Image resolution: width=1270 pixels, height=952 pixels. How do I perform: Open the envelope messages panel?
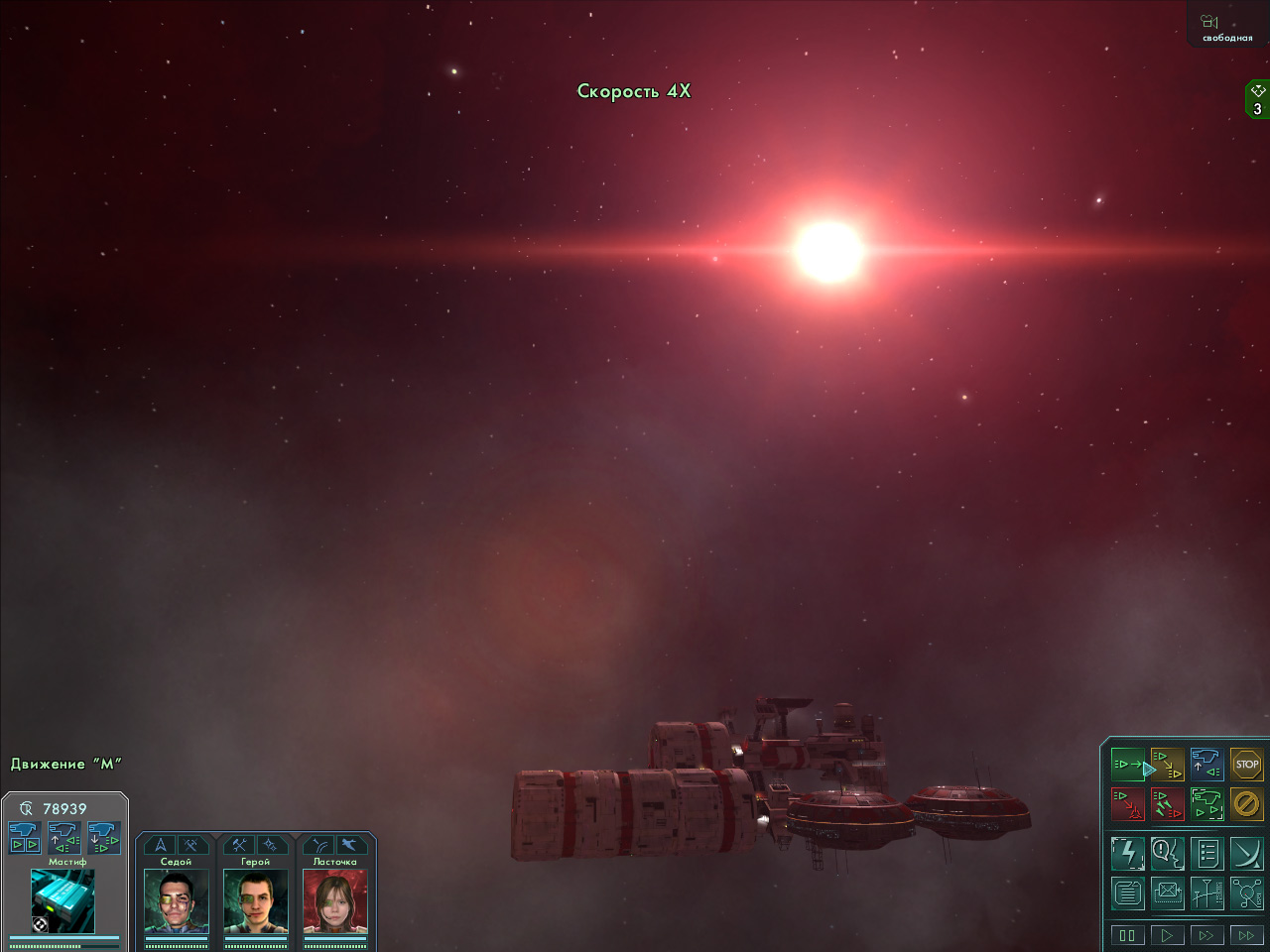[1167, 892]
